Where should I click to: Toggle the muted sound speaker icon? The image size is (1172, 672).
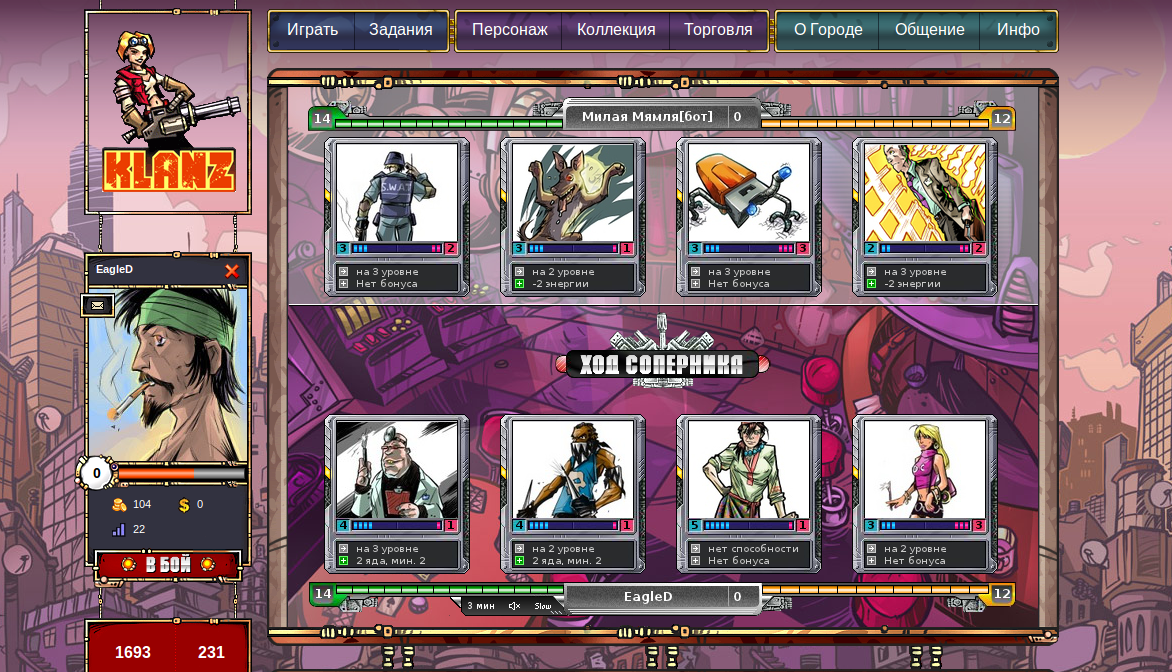pyautogui.click(x=514, y=606)
